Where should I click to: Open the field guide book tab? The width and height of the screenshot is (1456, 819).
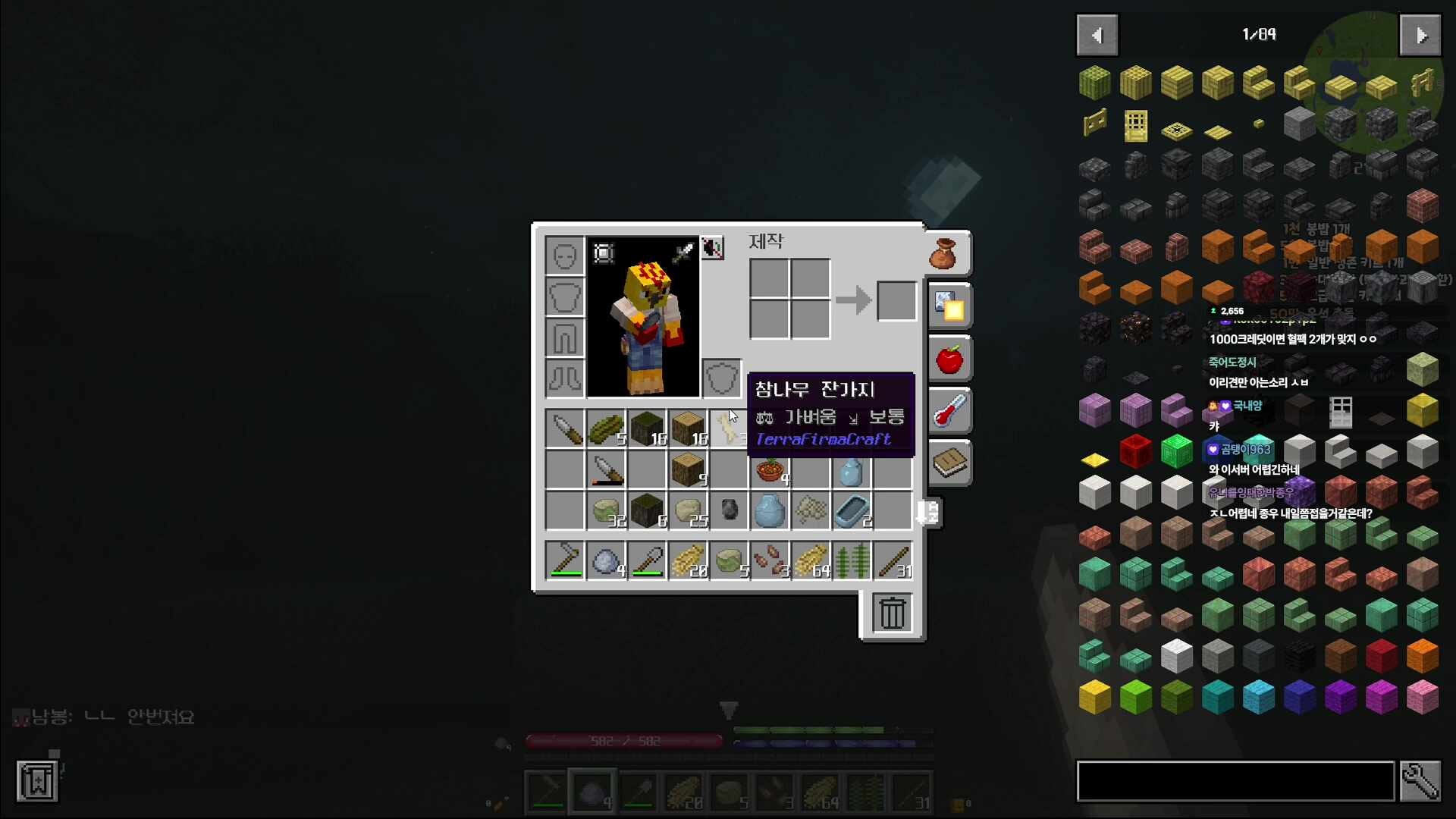pyautogui.click(x=949, y=463)
